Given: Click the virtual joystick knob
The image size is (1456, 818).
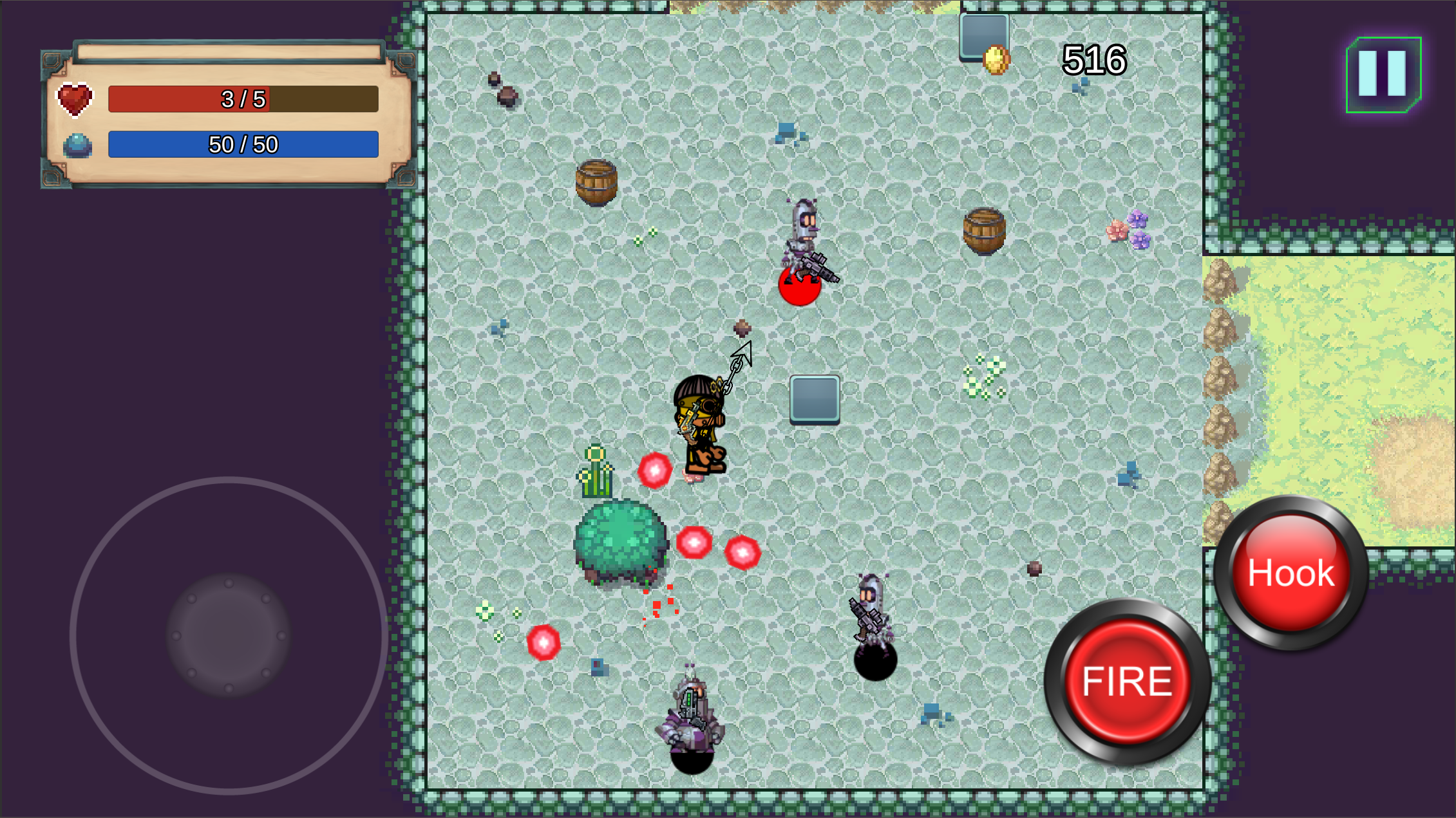Looking at the screenshot, I should pyautogui.click(x=229, y=636).
